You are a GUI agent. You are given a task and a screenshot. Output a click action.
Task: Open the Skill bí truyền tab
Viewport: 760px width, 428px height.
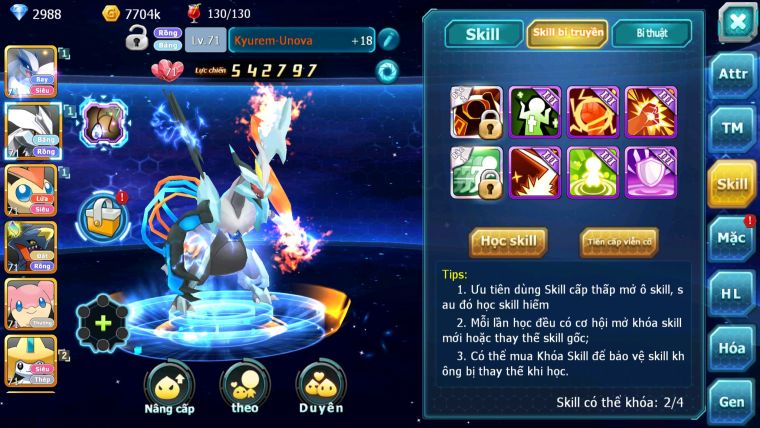(x=566, y=33)
